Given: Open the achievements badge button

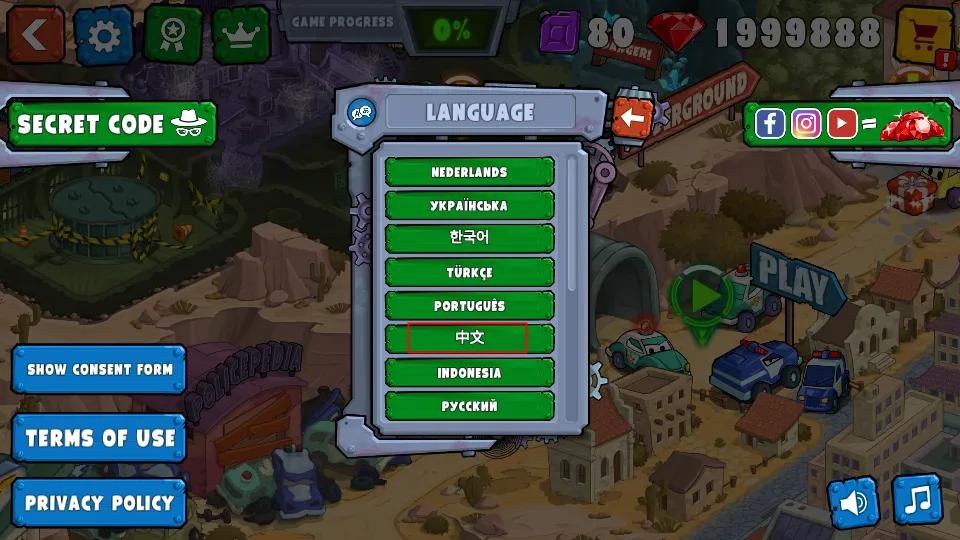Looking at the screenshot, I should tap(173, 33).
